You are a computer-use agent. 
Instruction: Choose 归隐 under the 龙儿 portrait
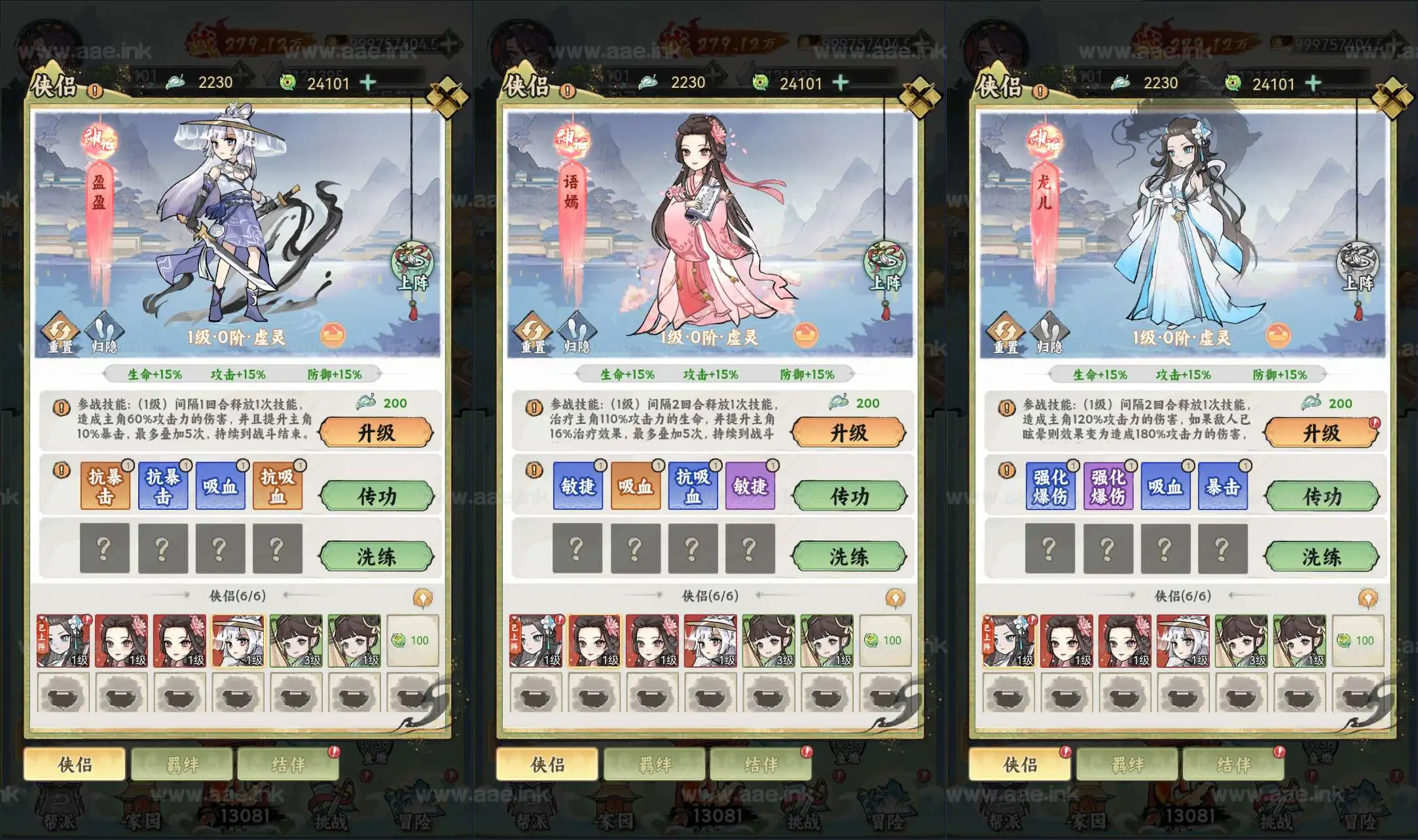(1049, 333)
